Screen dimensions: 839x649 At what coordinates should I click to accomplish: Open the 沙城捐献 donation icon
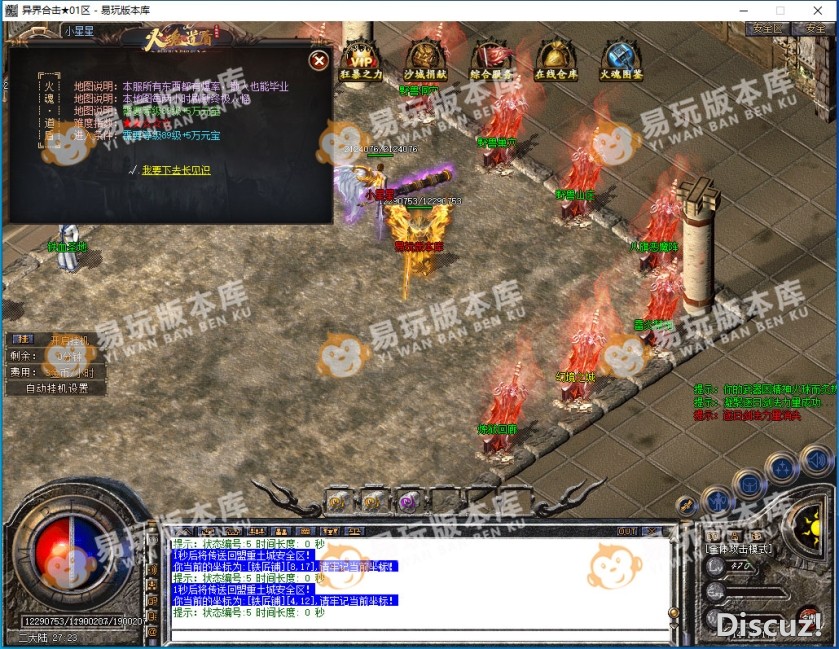425,59
